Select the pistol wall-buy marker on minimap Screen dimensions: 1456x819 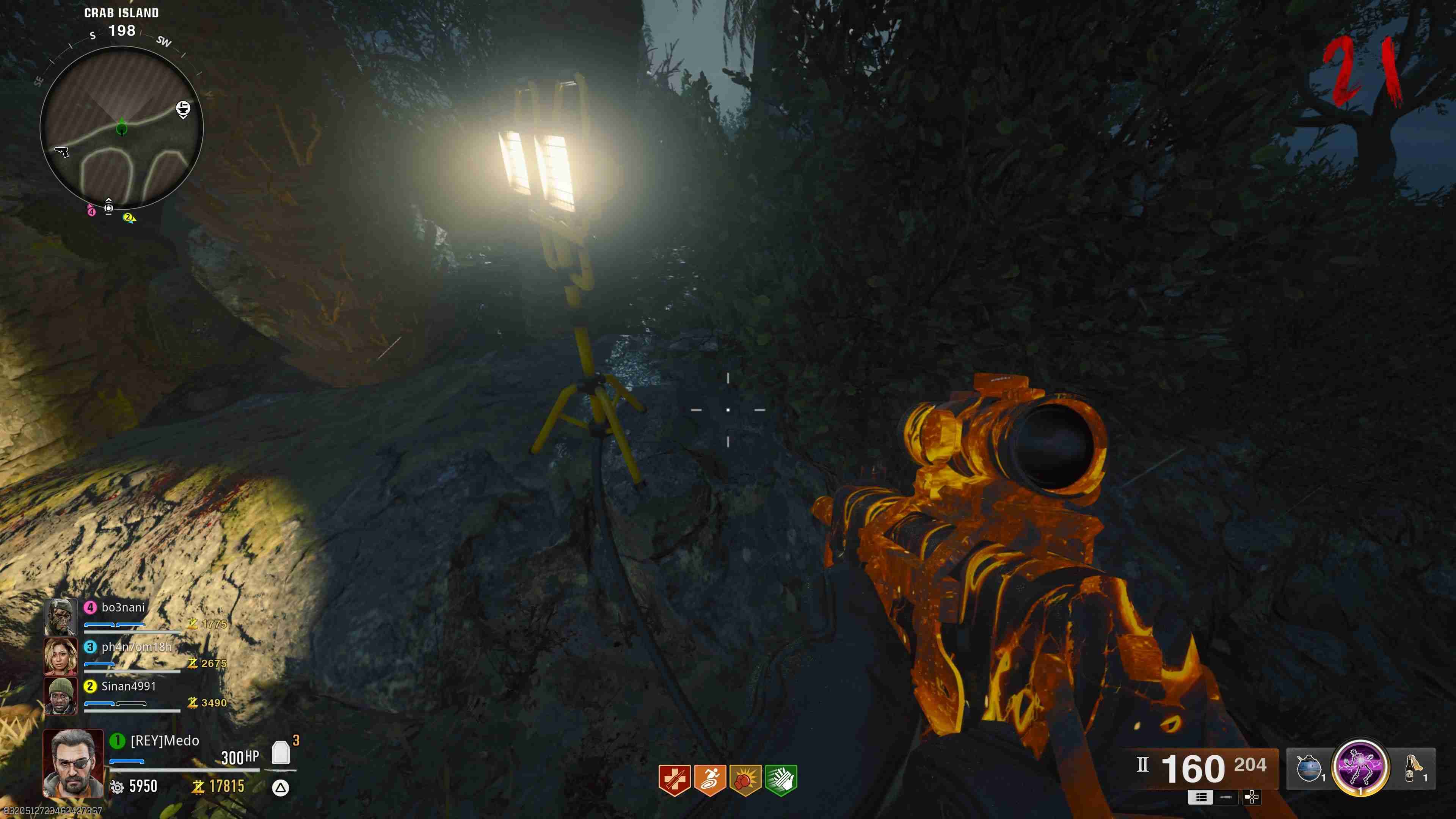point(61,152)
